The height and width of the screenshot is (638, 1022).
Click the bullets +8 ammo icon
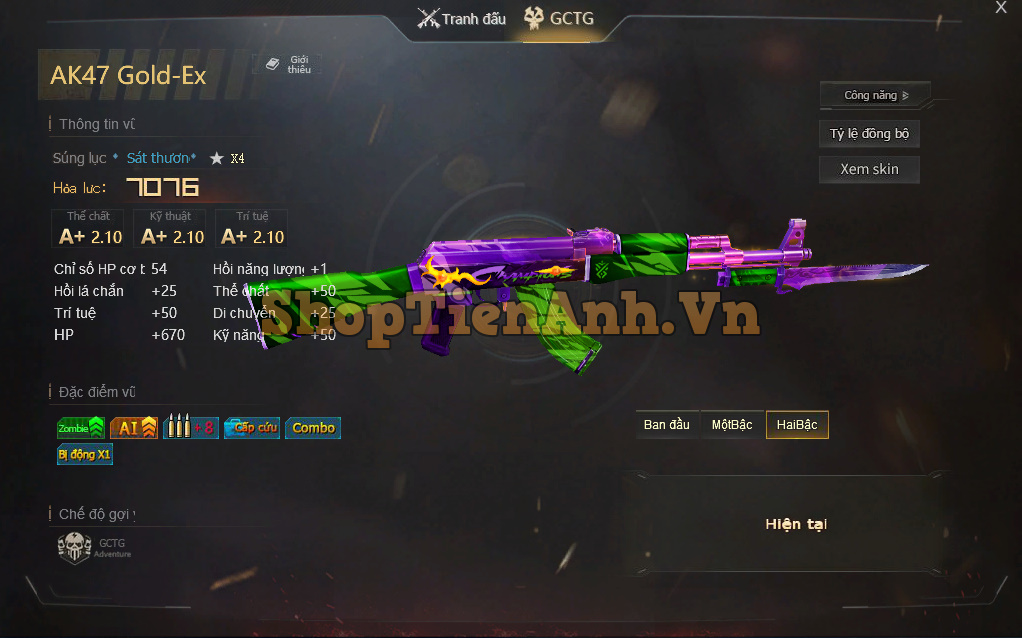click(190, 428)
